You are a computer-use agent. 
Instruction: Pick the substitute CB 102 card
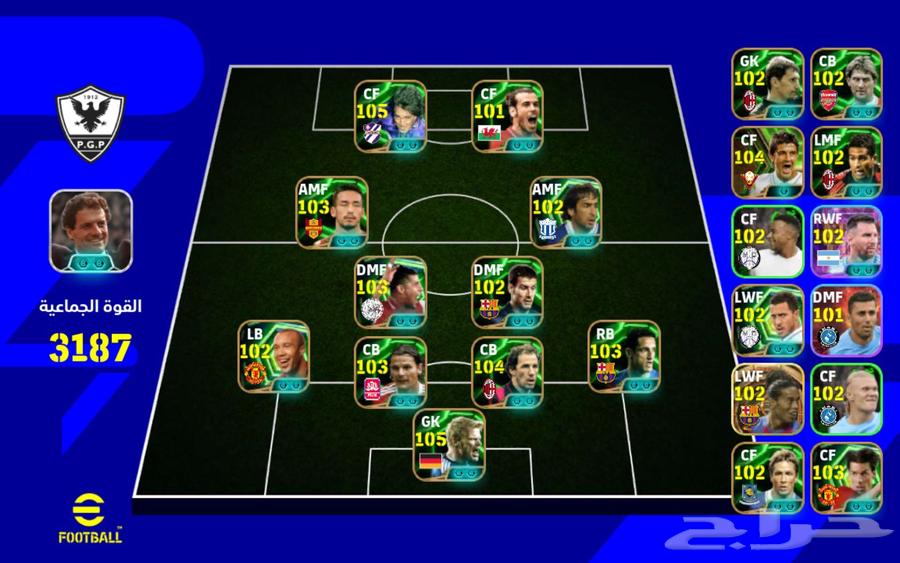click(x=846, y=83)
